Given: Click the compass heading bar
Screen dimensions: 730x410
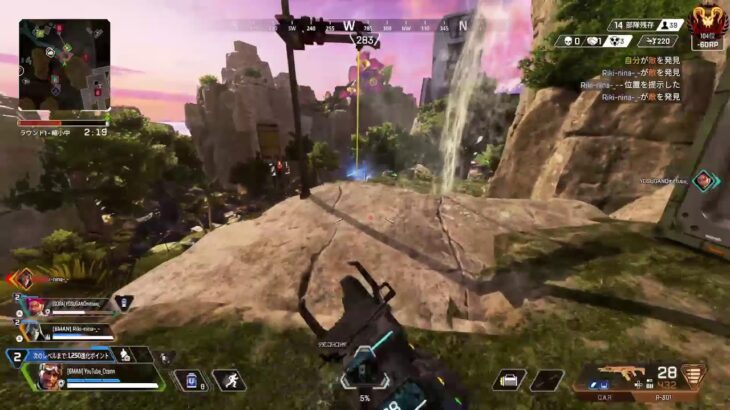Looking at the screenshot, I should [x=363, y=26].
